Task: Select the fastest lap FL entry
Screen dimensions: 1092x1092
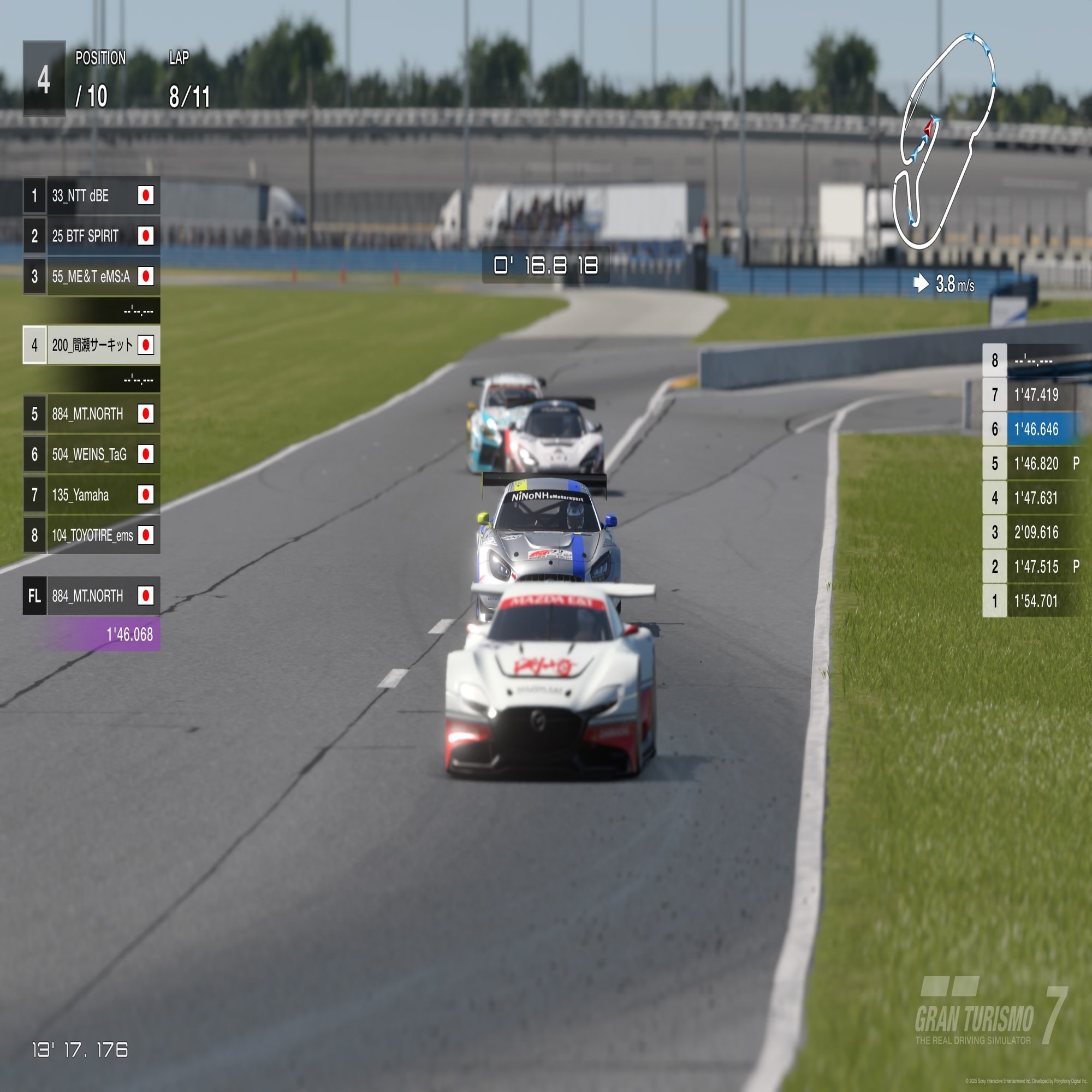Action: pyautogui.click(x=92, y=596)
